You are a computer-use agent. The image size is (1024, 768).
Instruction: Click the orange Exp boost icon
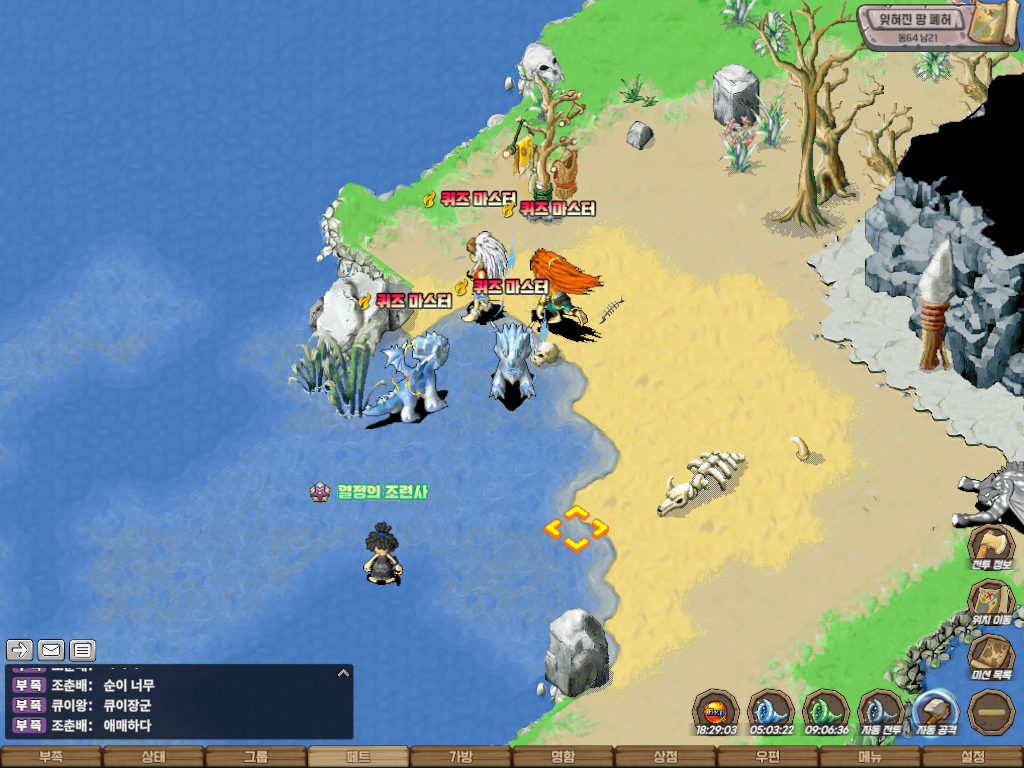715,712
